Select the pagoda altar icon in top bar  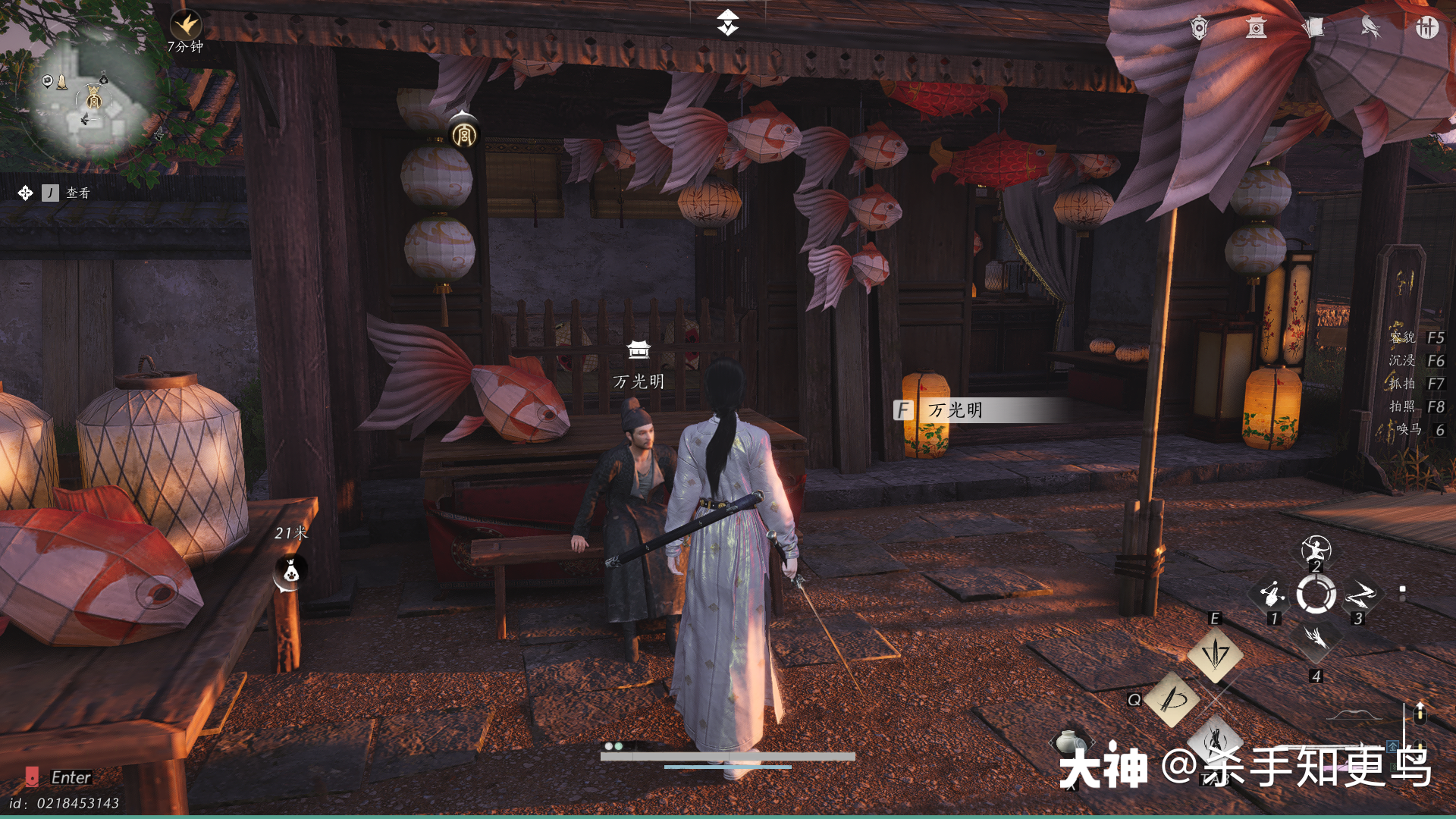click(x=1256, y=28)
